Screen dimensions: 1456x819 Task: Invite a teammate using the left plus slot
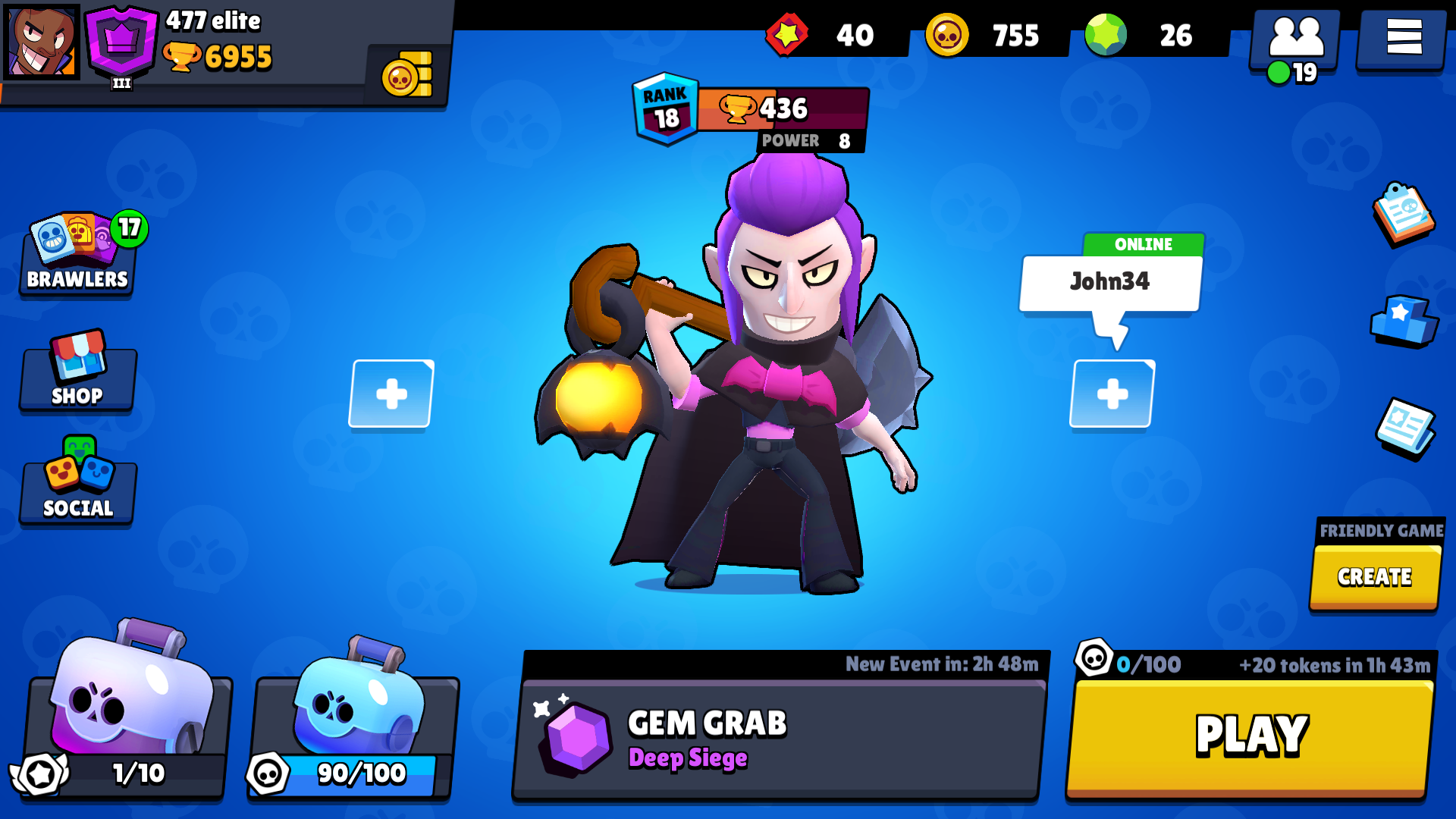[x=391, y=394]
